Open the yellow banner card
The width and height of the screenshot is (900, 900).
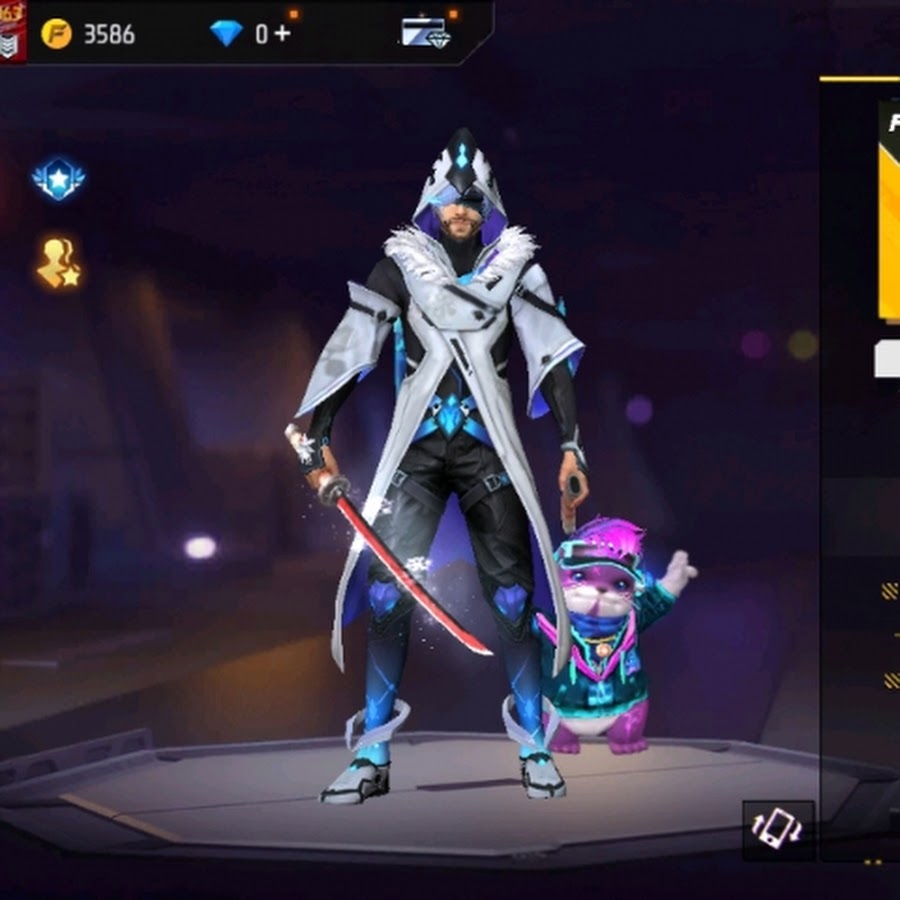click(x=888, y=210)
